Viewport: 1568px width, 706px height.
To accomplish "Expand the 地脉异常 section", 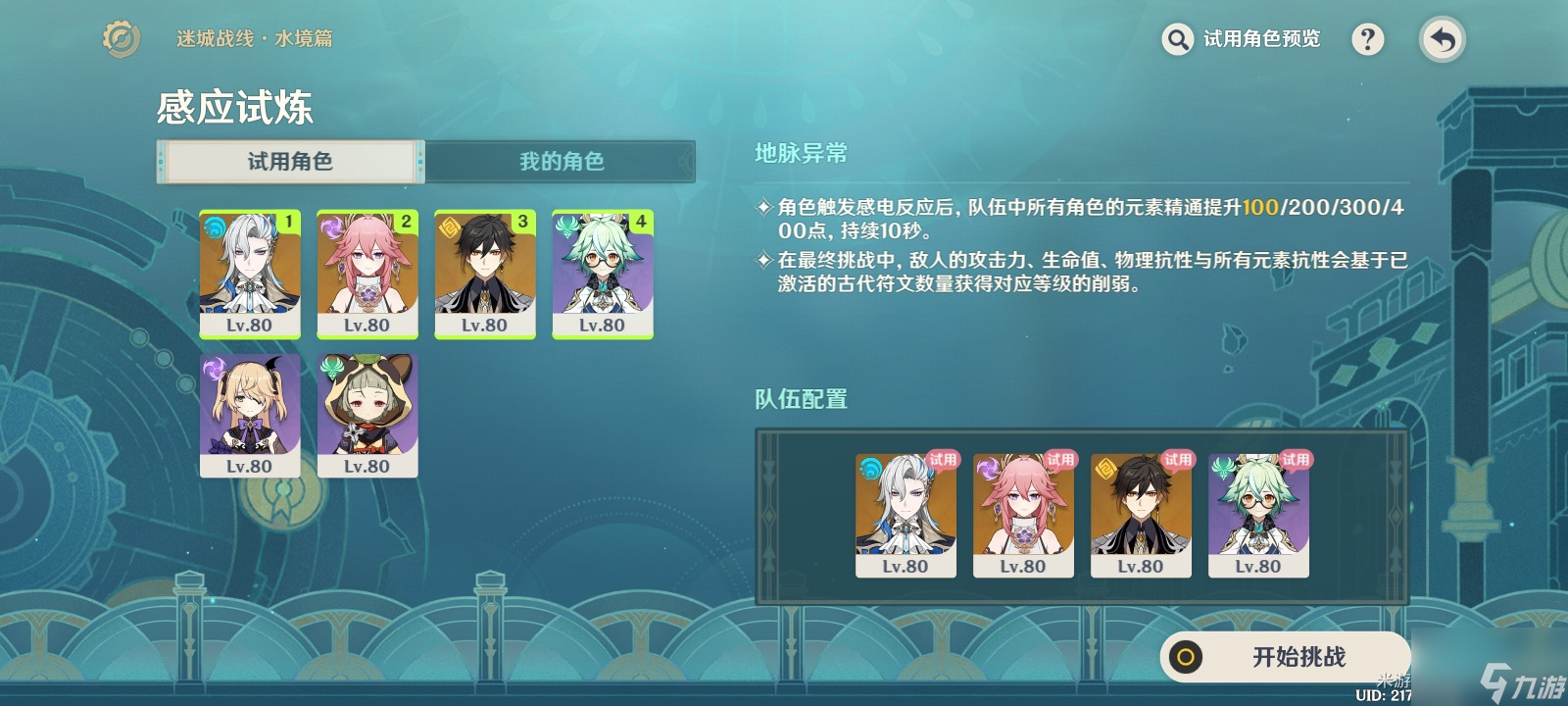I will pos(800,154).
